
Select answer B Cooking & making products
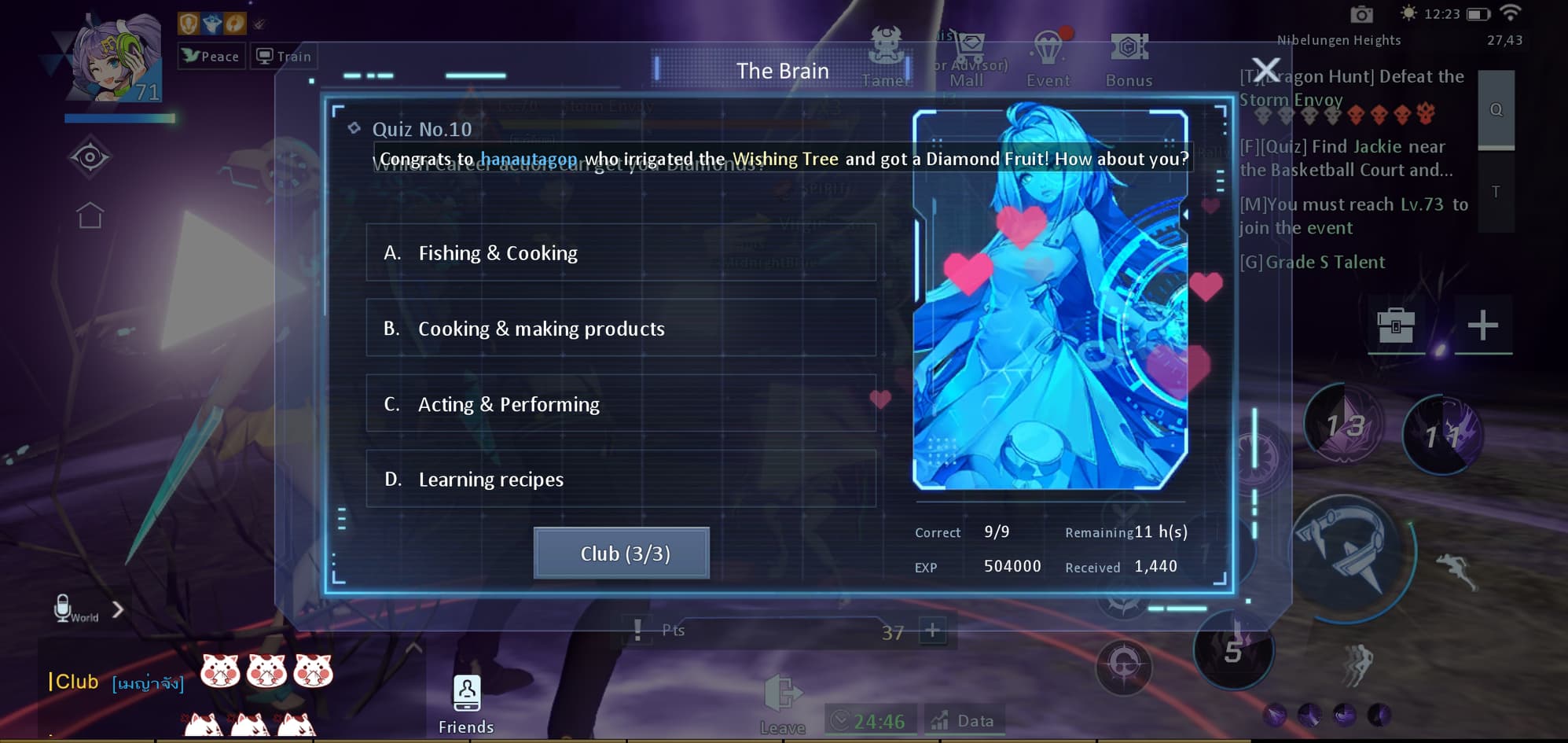(620, 328)
